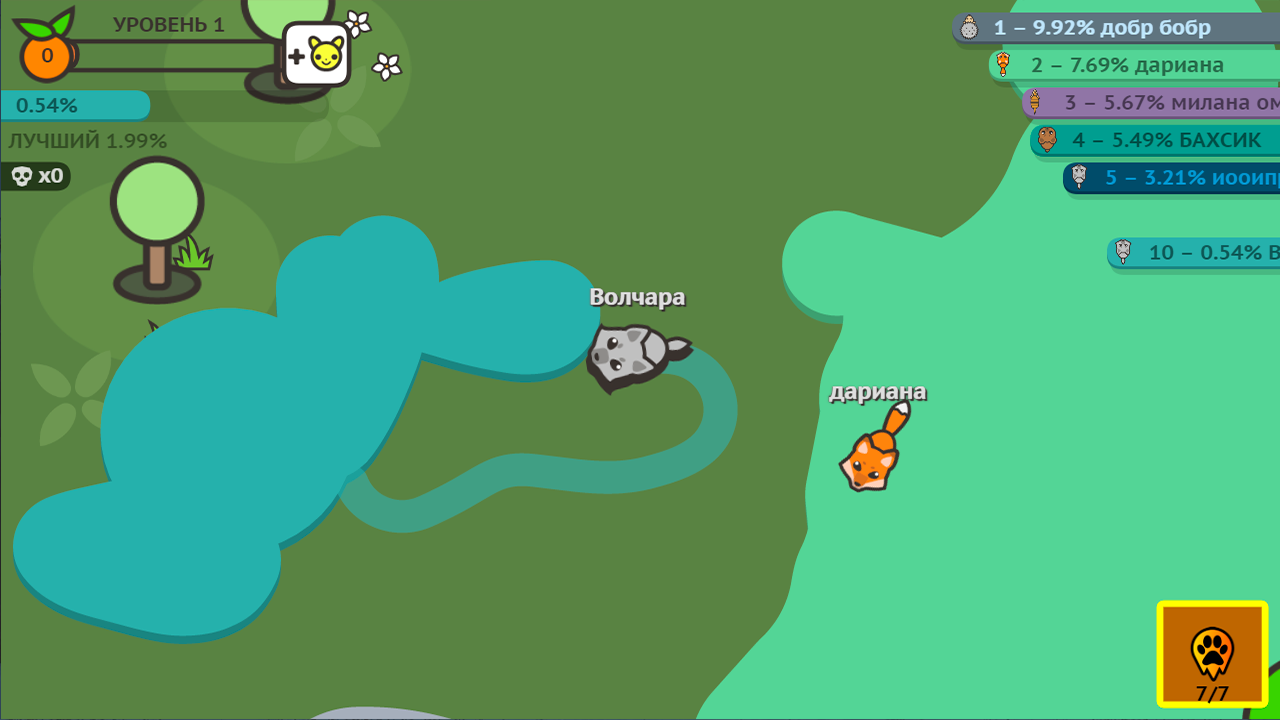This screenshot has width=1280, height=720.
Task: Open the paw pets panel showing 7/7
Action: pyautogui.click(x=1211, y=655)
